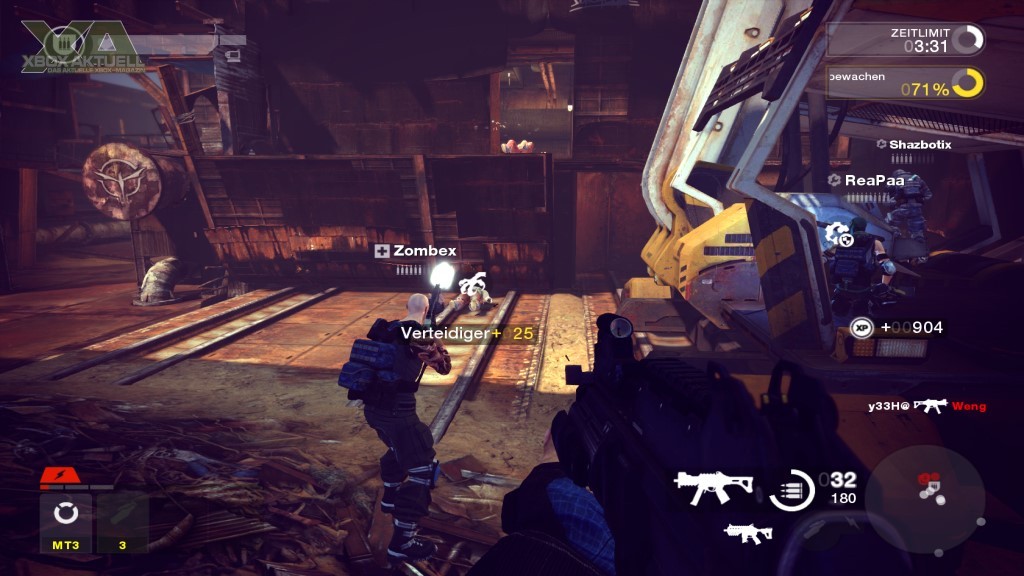This screenshot has width=1024, height=576.
Task: Click the circular radar minimap
Action: point(925,497)
